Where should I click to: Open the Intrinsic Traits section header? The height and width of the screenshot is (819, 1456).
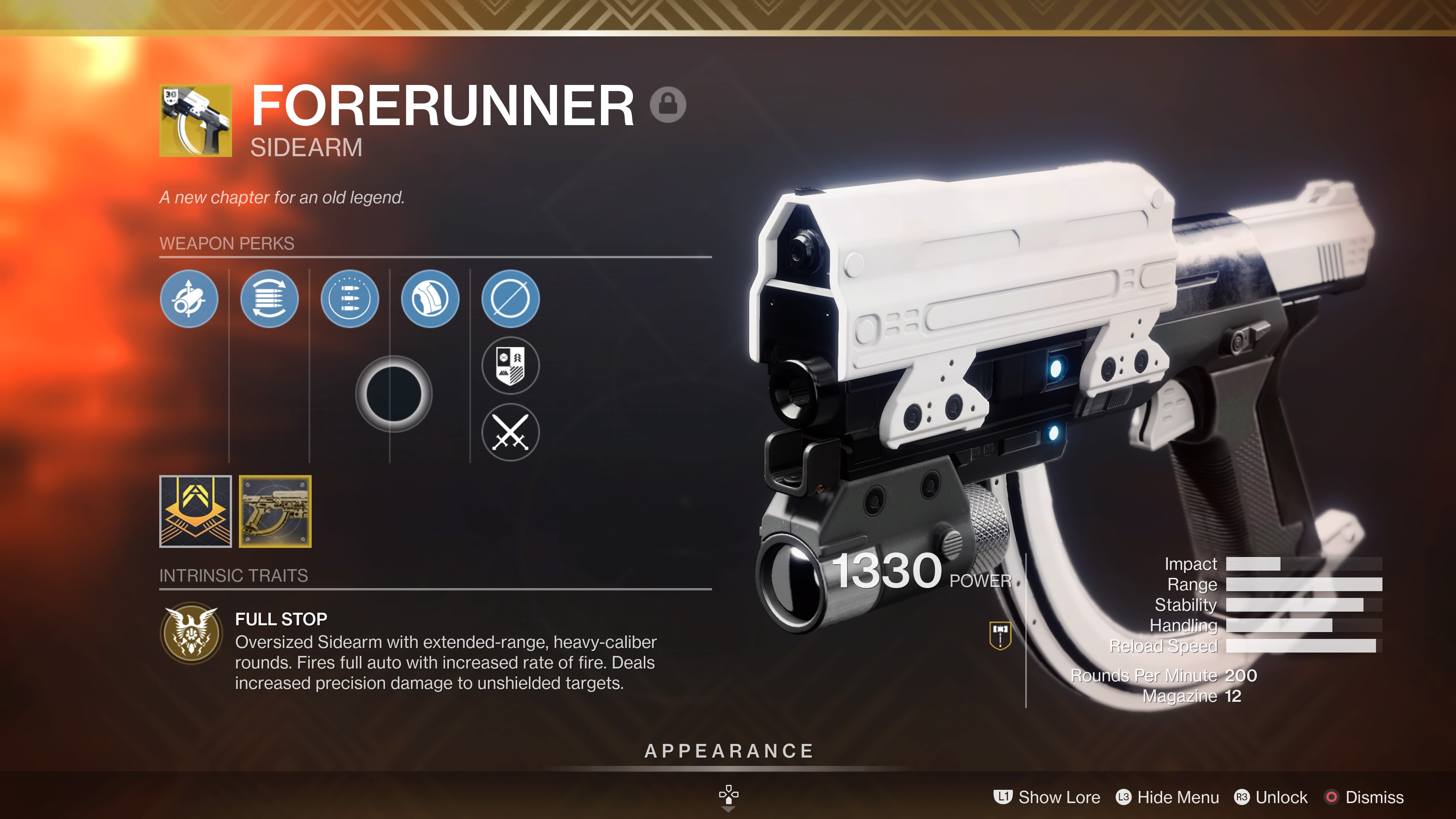(x=234, y=576)
